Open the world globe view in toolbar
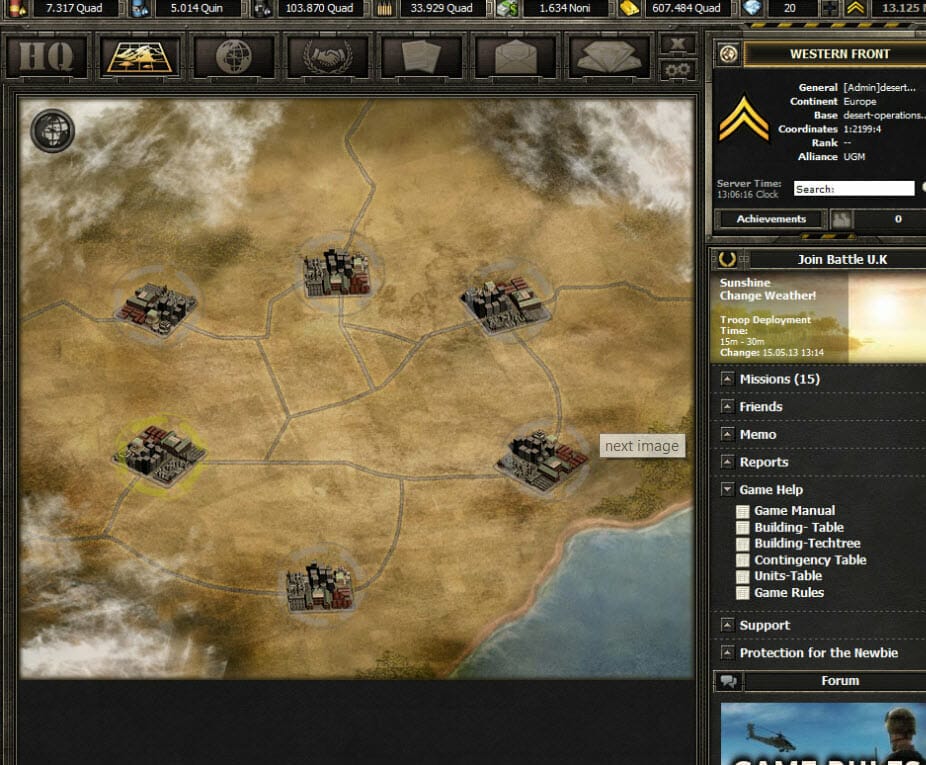Viewport: 926px width, 765px height. [235, 56]
